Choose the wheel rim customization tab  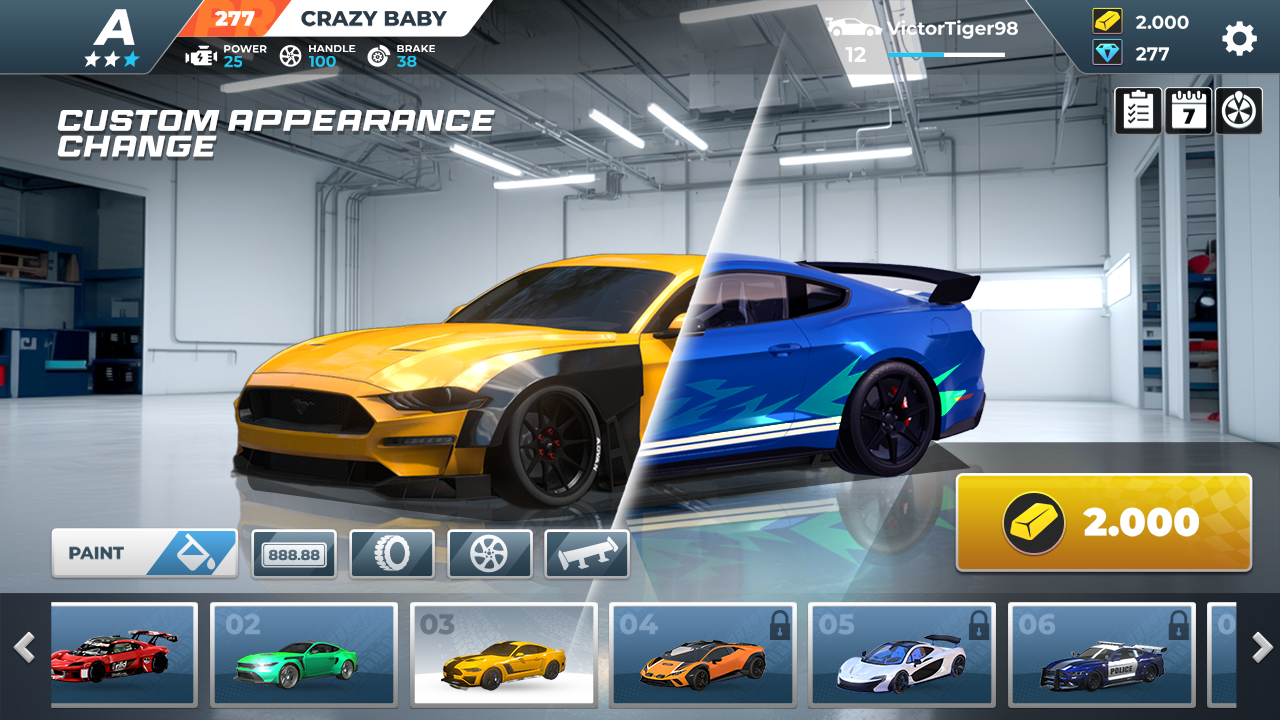tap(490, 554)
